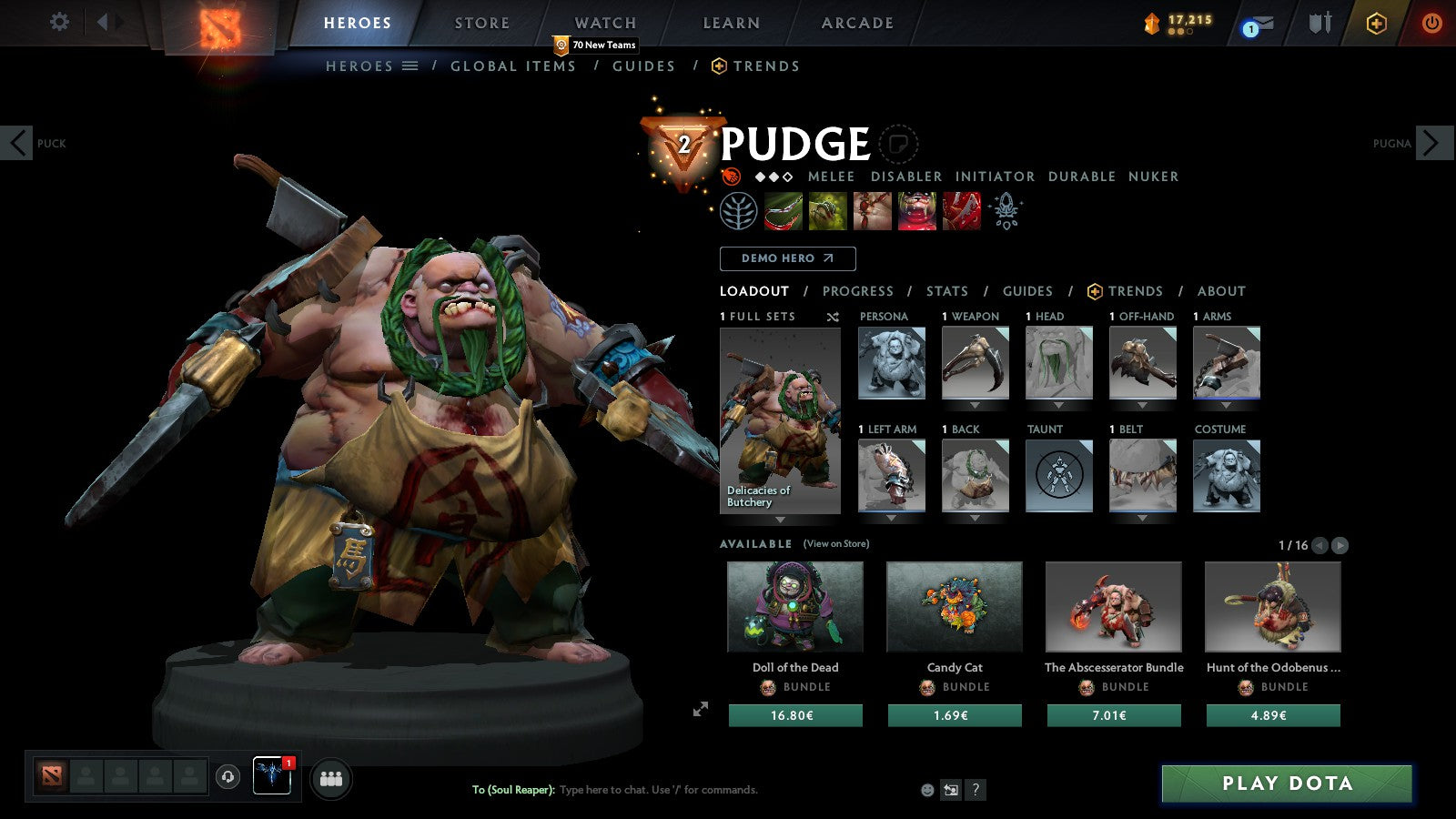
Task: Open the Learn section
Action: click(x=731, y=24)
